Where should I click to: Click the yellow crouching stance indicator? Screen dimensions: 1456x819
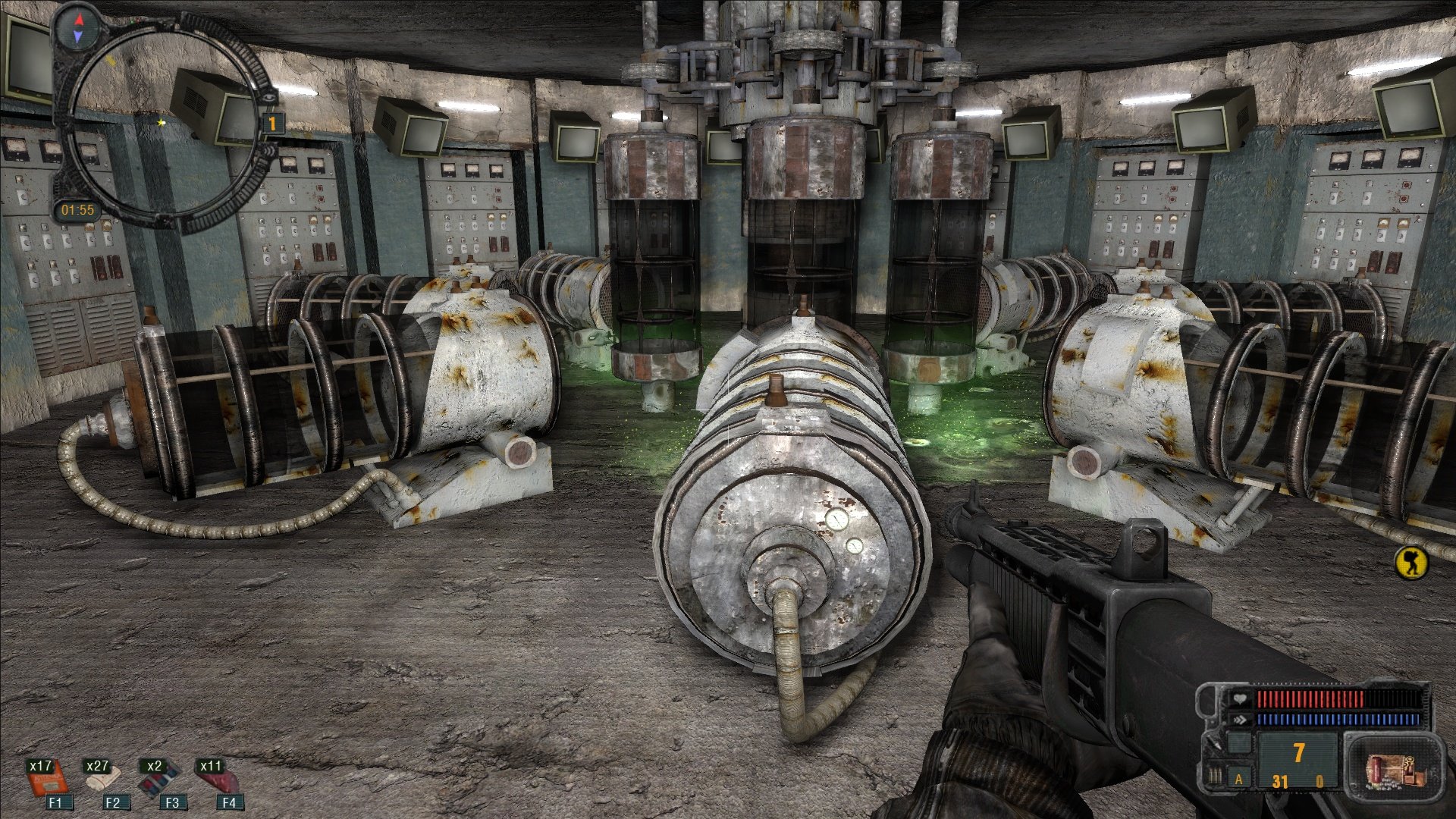(1410, 563)
